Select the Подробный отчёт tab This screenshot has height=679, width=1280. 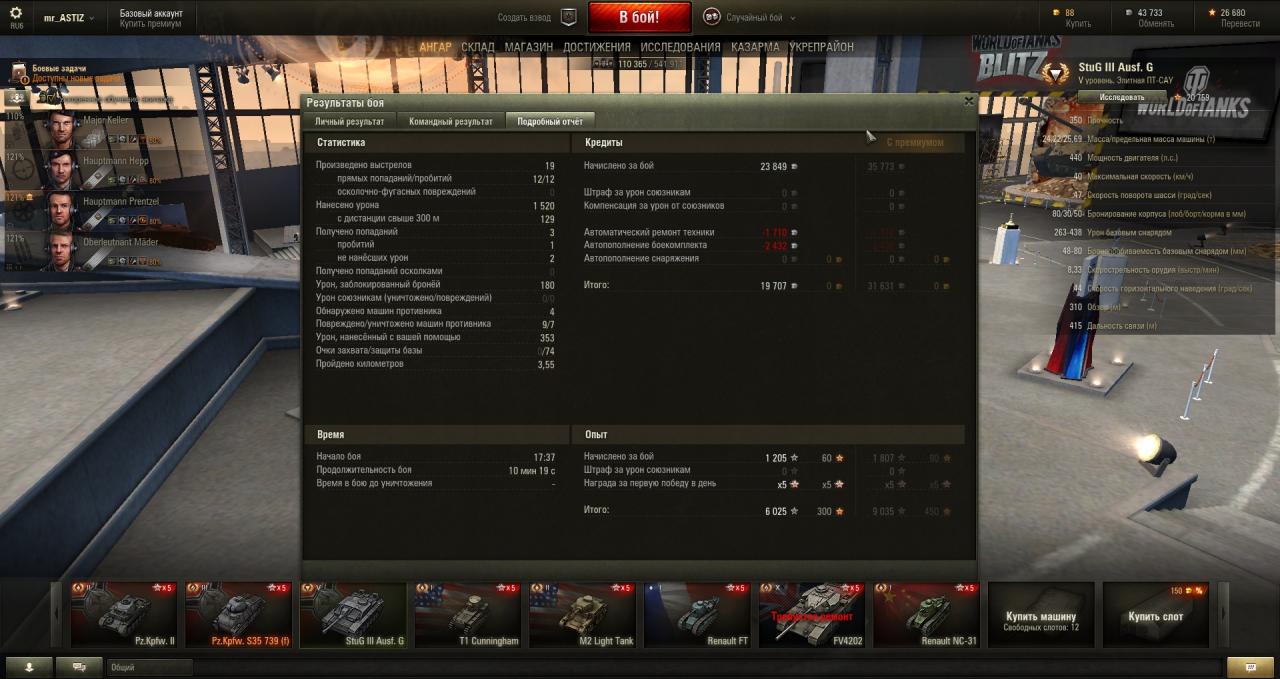[550, 121]
